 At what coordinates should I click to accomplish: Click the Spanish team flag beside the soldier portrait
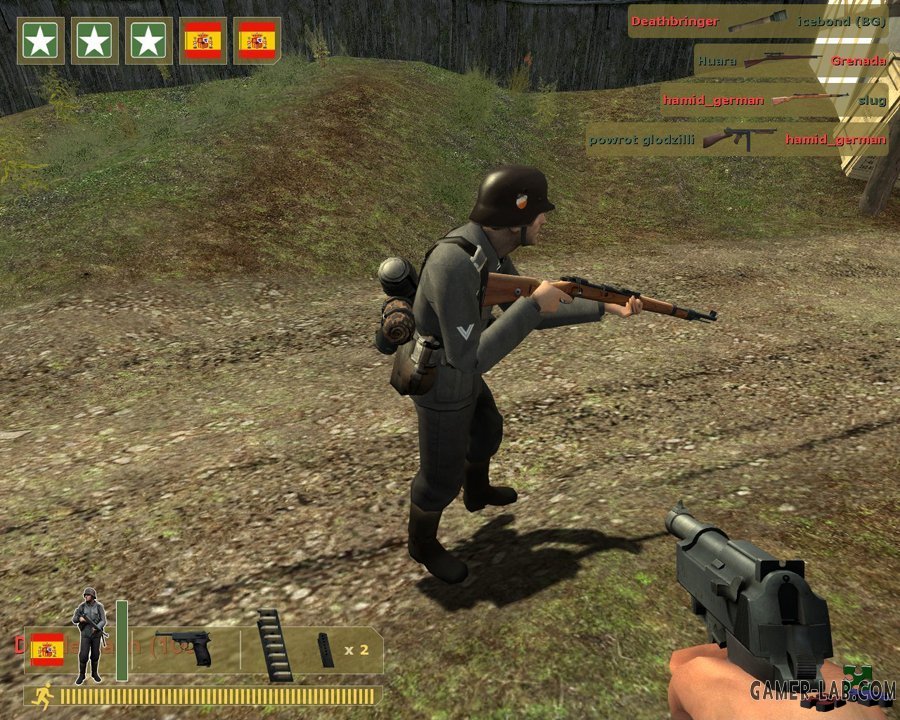[47, 649]
